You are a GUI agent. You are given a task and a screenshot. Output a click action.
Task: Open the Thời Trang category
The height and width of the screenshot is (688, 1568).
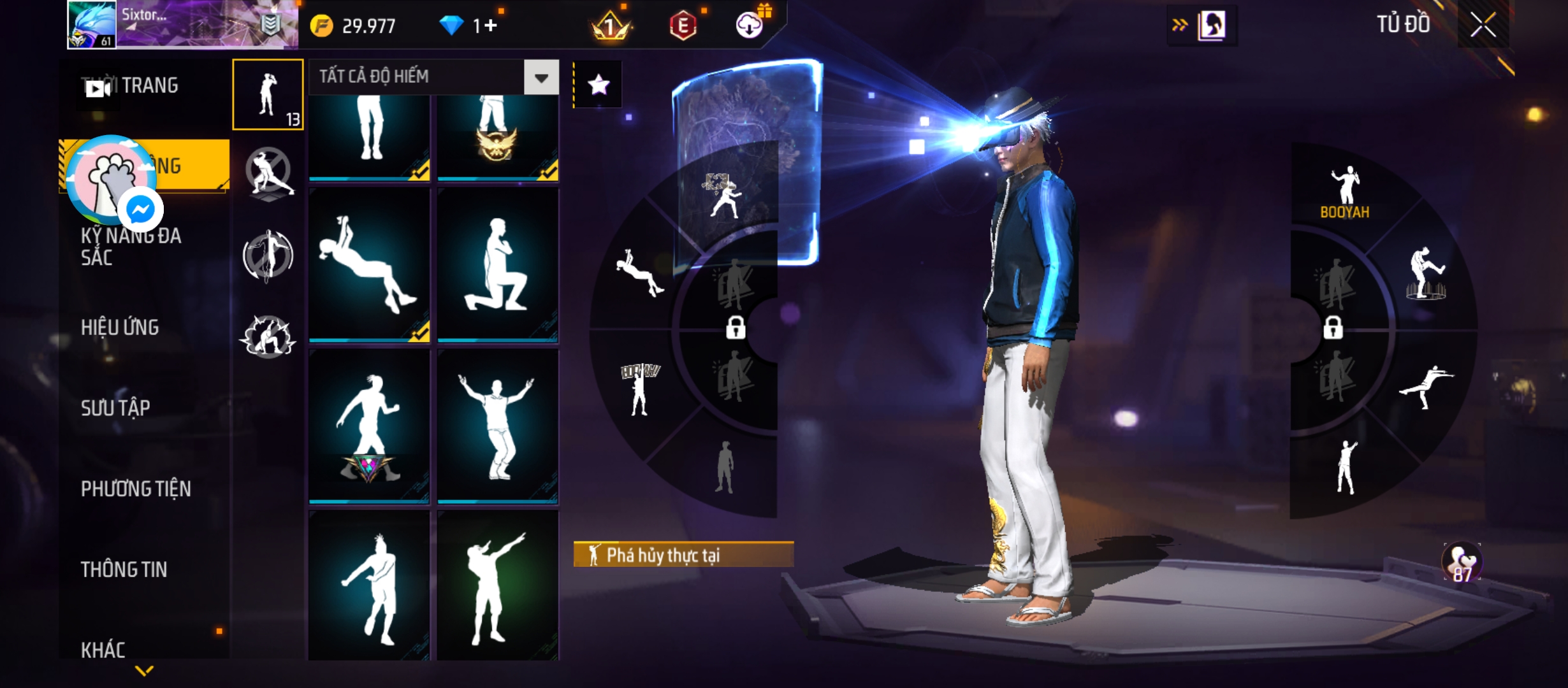[x=149, y=85]
